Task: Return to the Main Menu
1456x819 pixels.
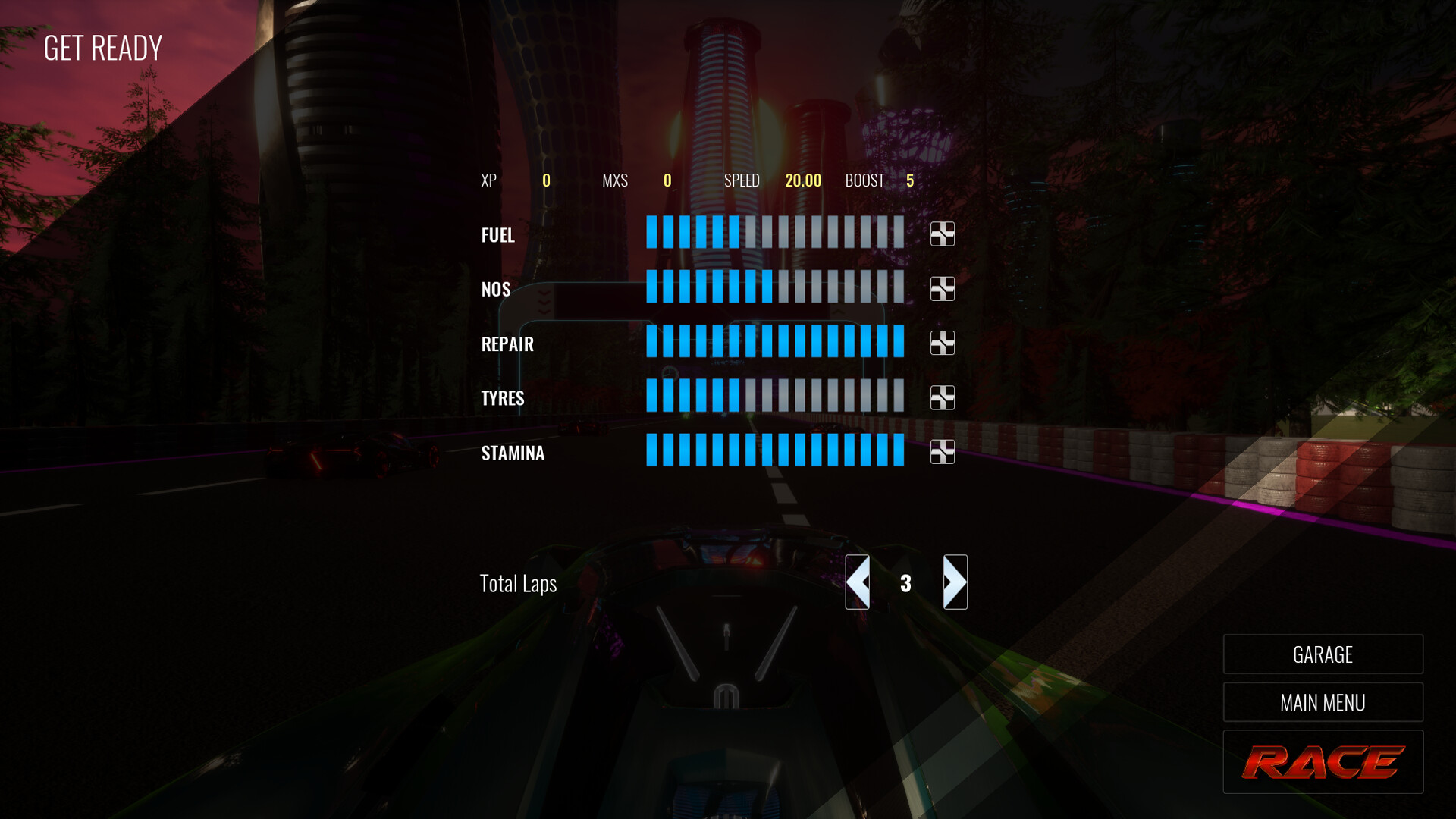Action: tap(1323, 702)
